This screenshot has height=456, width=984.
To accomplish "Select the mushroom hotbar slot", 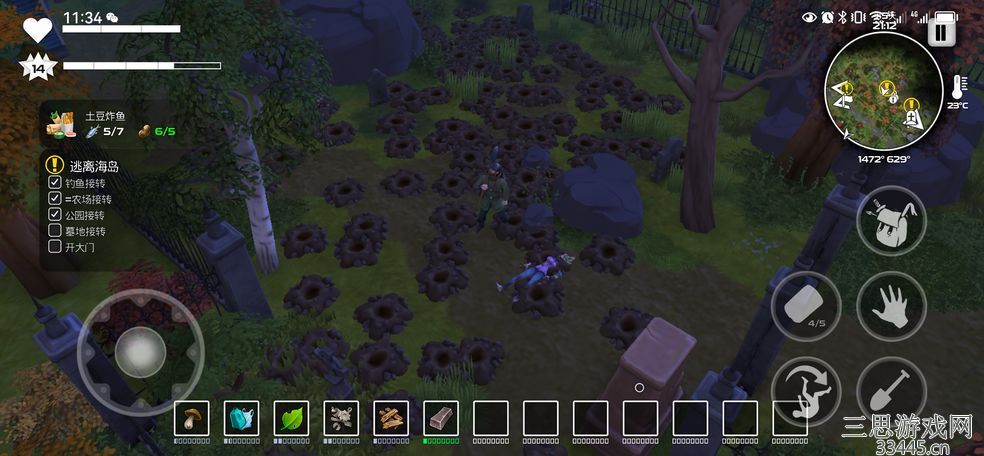I will point(191,418).
